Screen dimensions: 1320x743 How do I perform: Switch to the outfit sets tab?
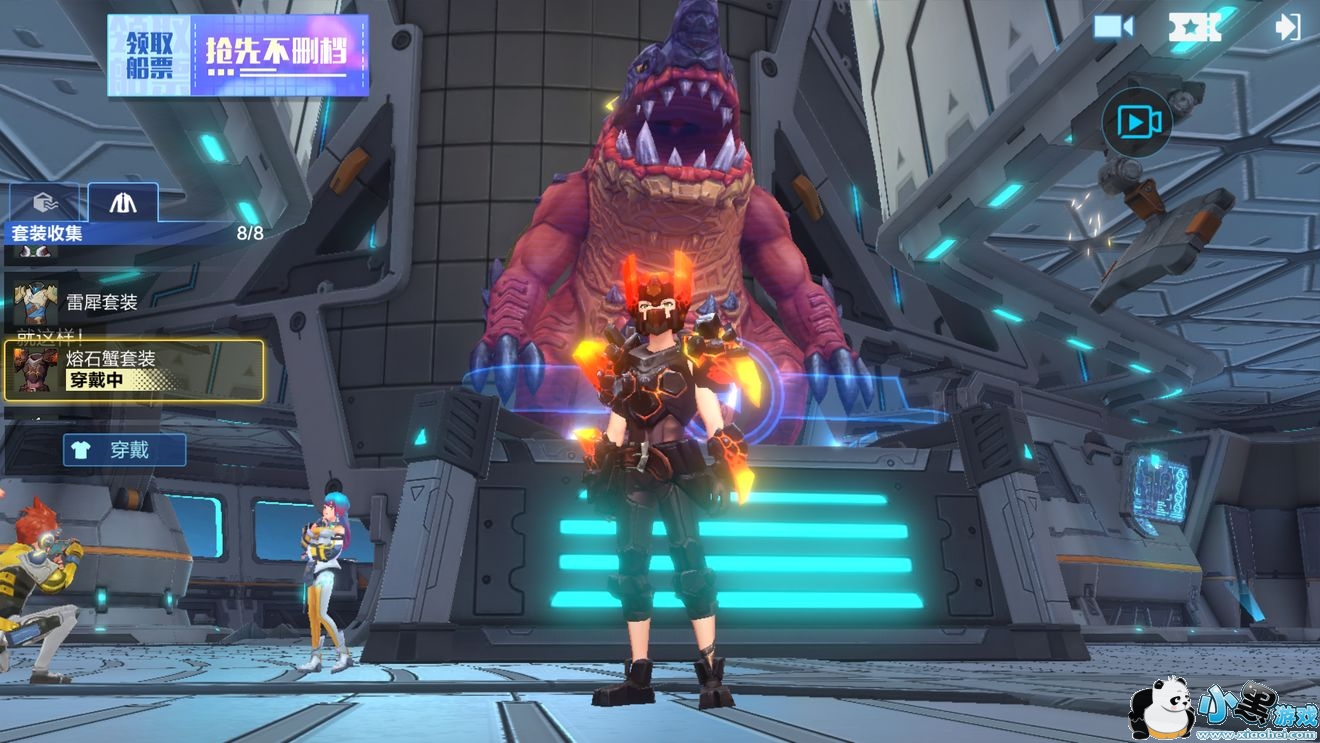123,203
